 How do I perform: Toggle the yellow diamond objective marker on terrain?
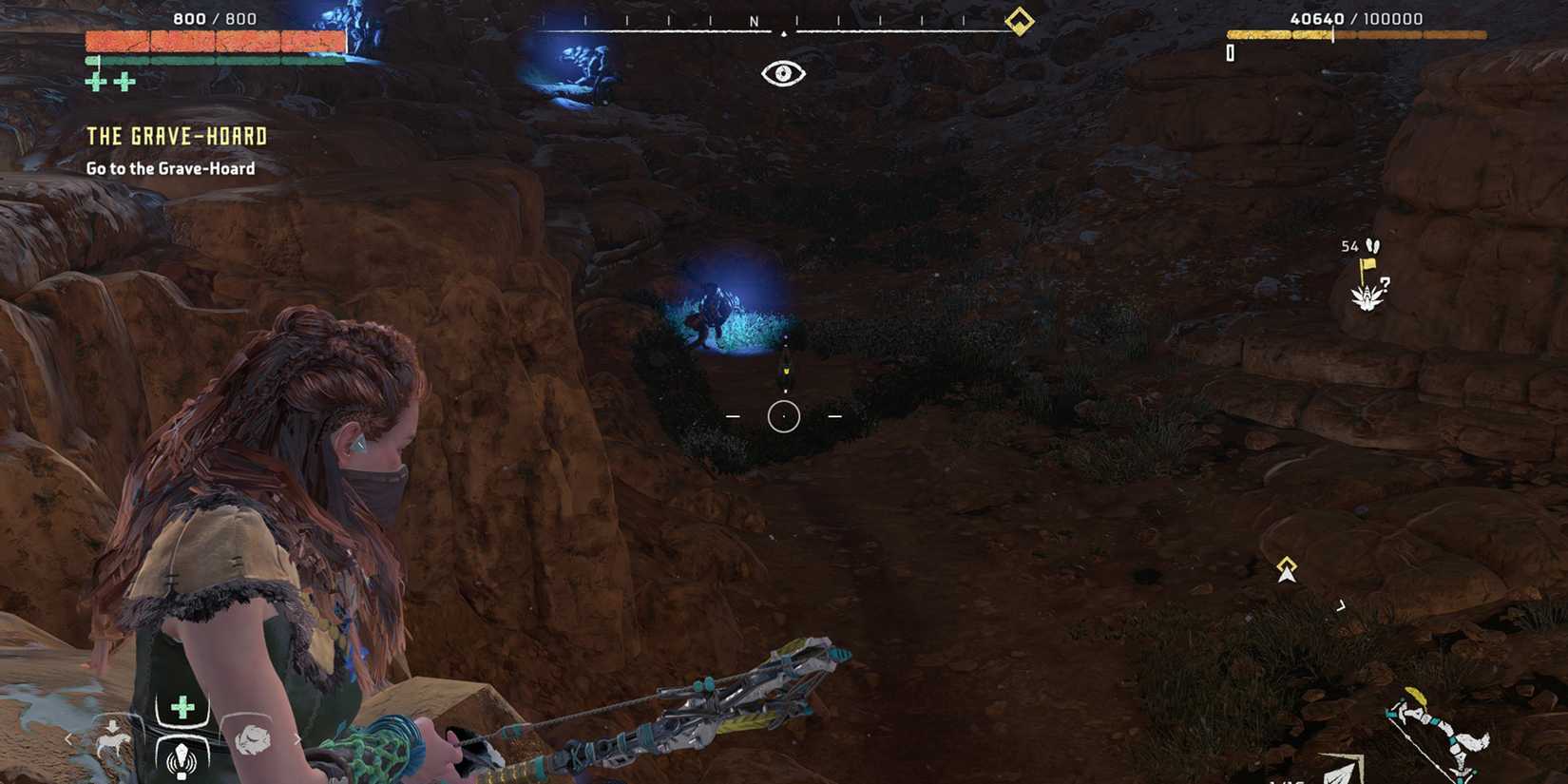pyautogui.click(x=1286, y=564)
